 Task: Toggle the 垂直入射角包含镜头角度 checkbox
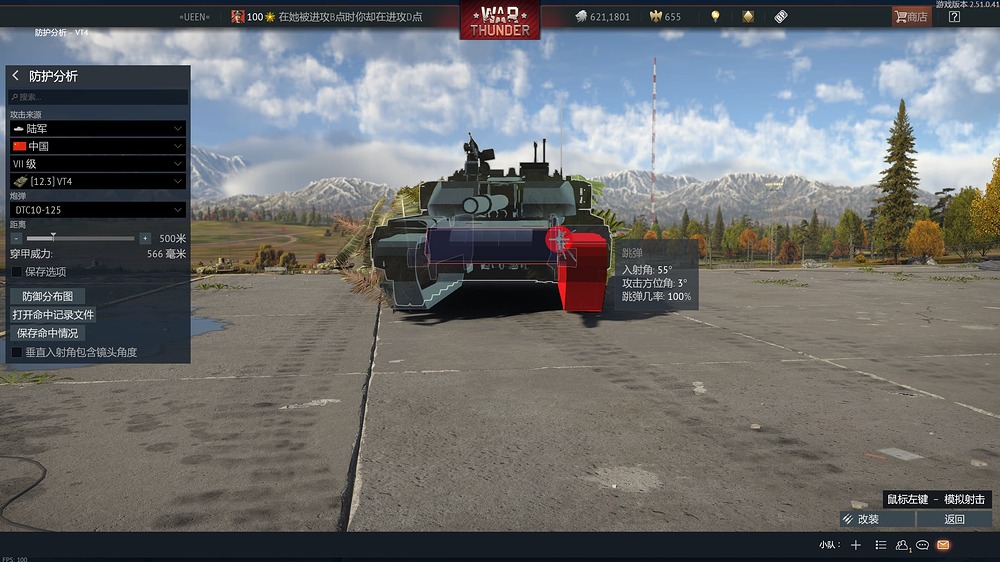tap(16, 352)
